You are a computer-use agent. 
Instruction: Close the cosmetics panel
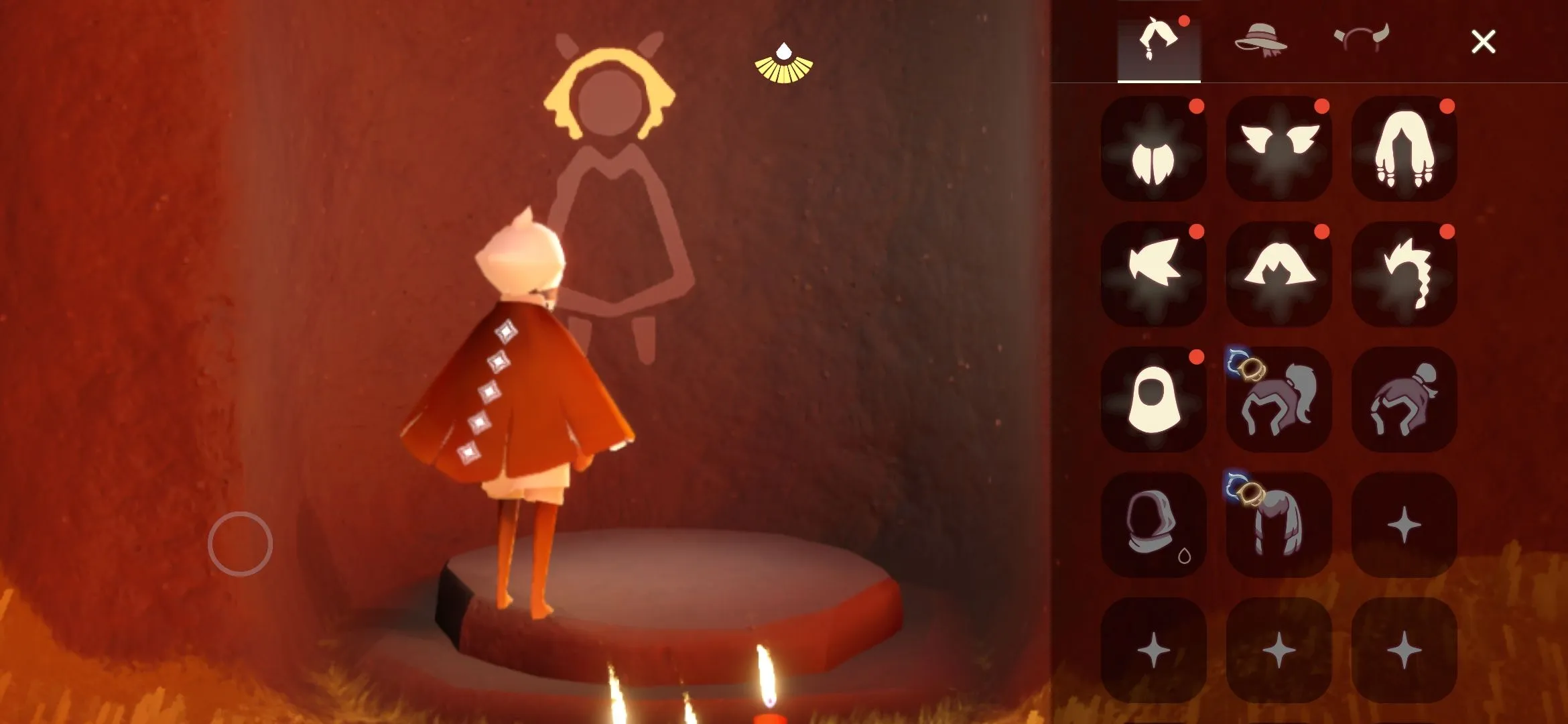[1485, 42]
